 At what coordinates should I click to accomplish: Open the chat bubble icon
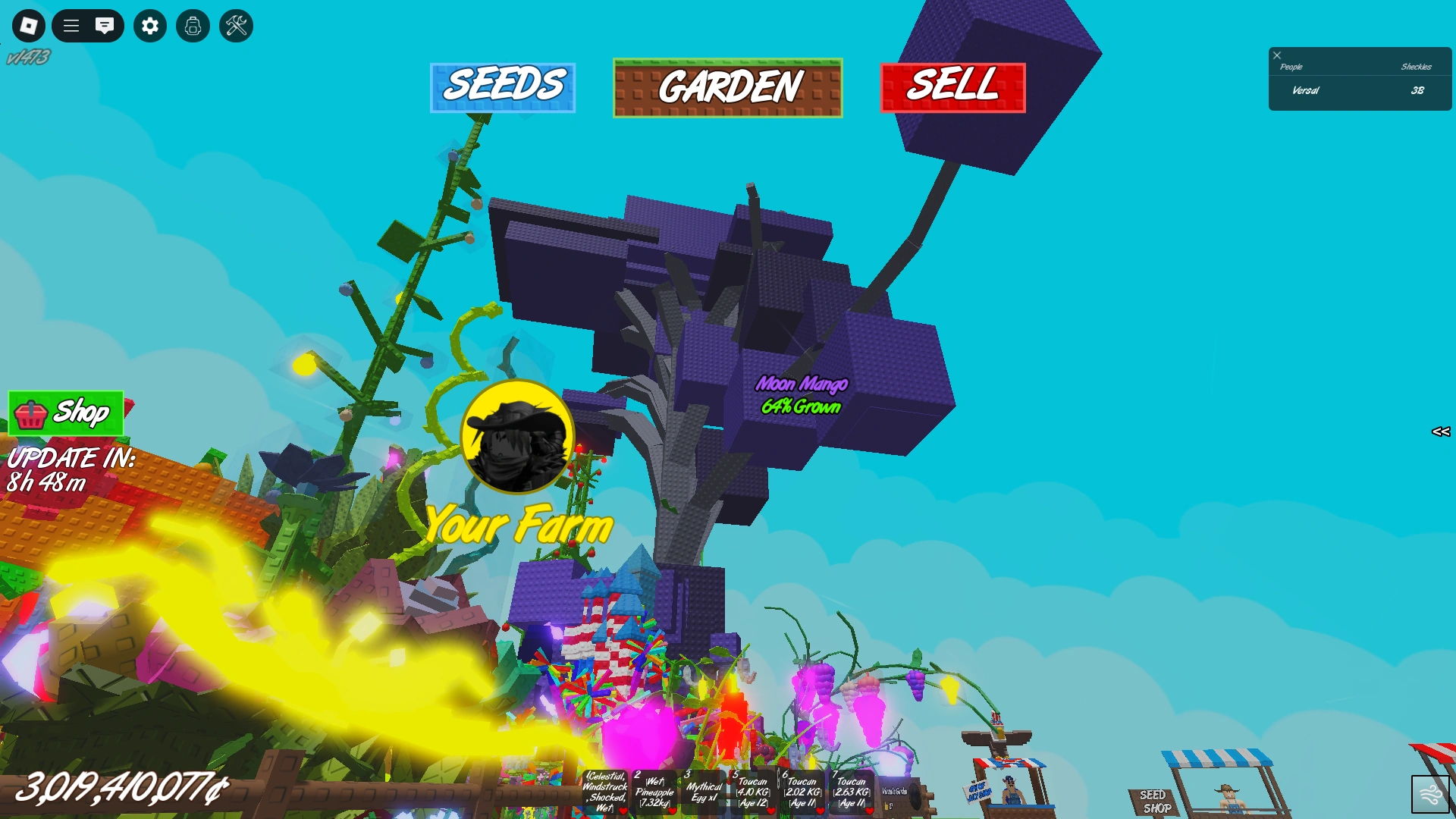pyautogui.click(x=105, y=26)
